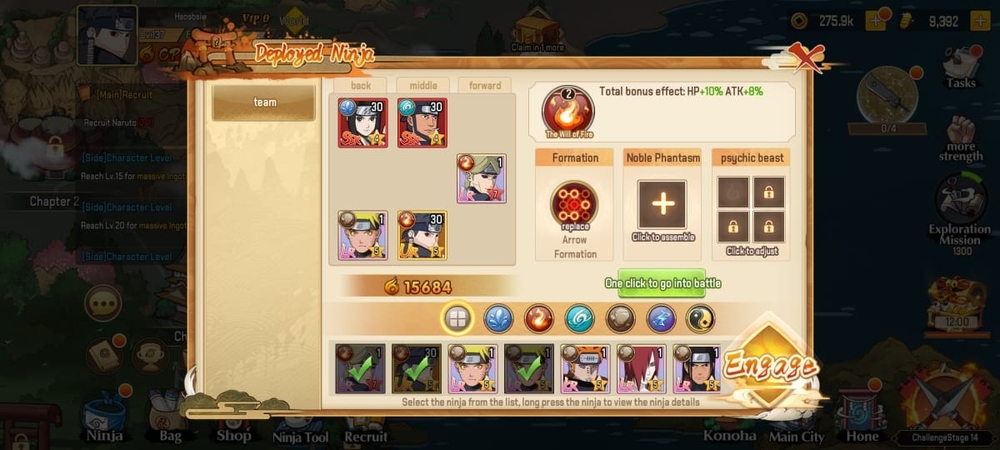Screen dimensions: 1000x450
Task: Close the Deployed Ninja window
Action: 804,58
